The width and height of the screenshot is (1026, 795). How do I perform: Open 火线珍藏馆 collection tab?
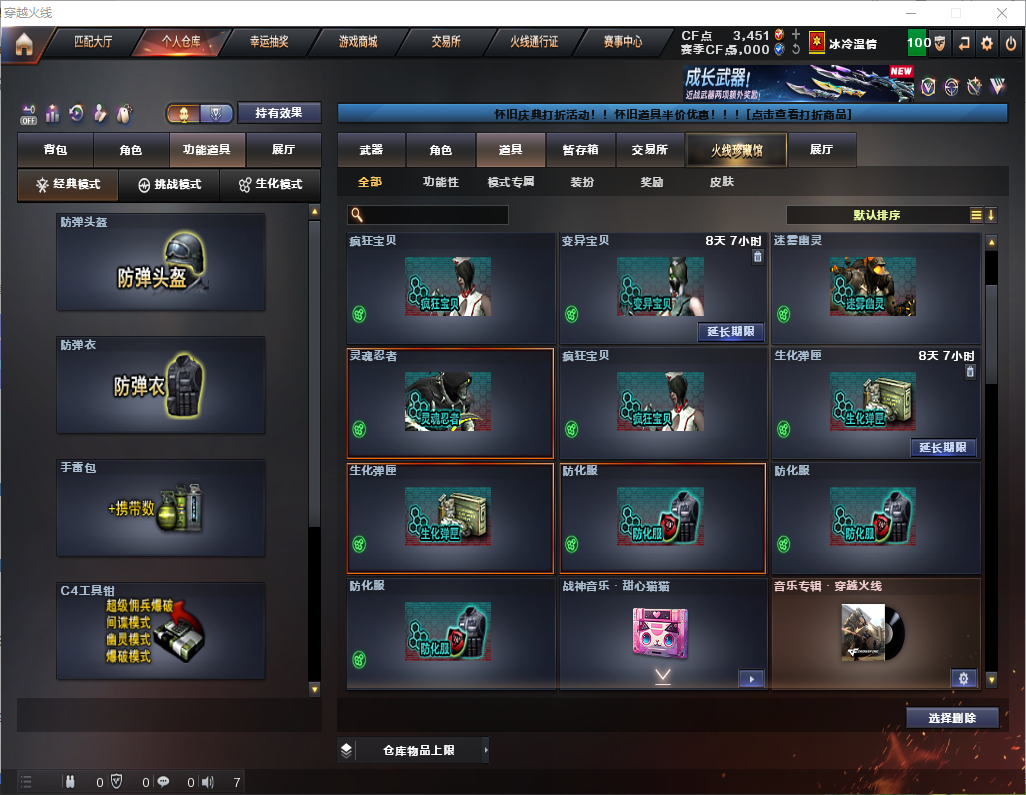point(736,150)
